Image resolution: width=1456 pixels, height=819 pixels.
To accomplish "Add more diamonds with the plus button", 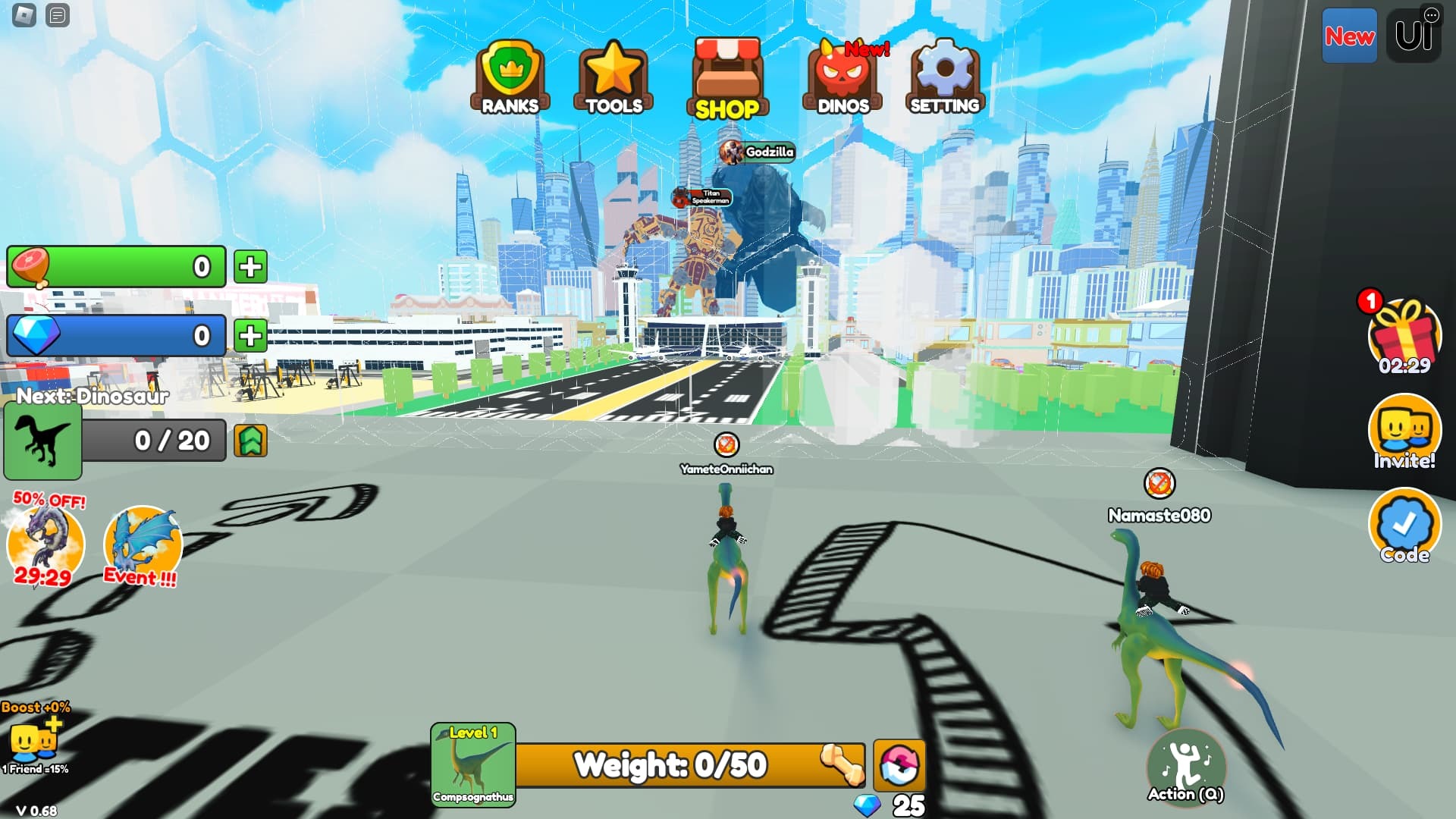I will click(x=250, y=336).
